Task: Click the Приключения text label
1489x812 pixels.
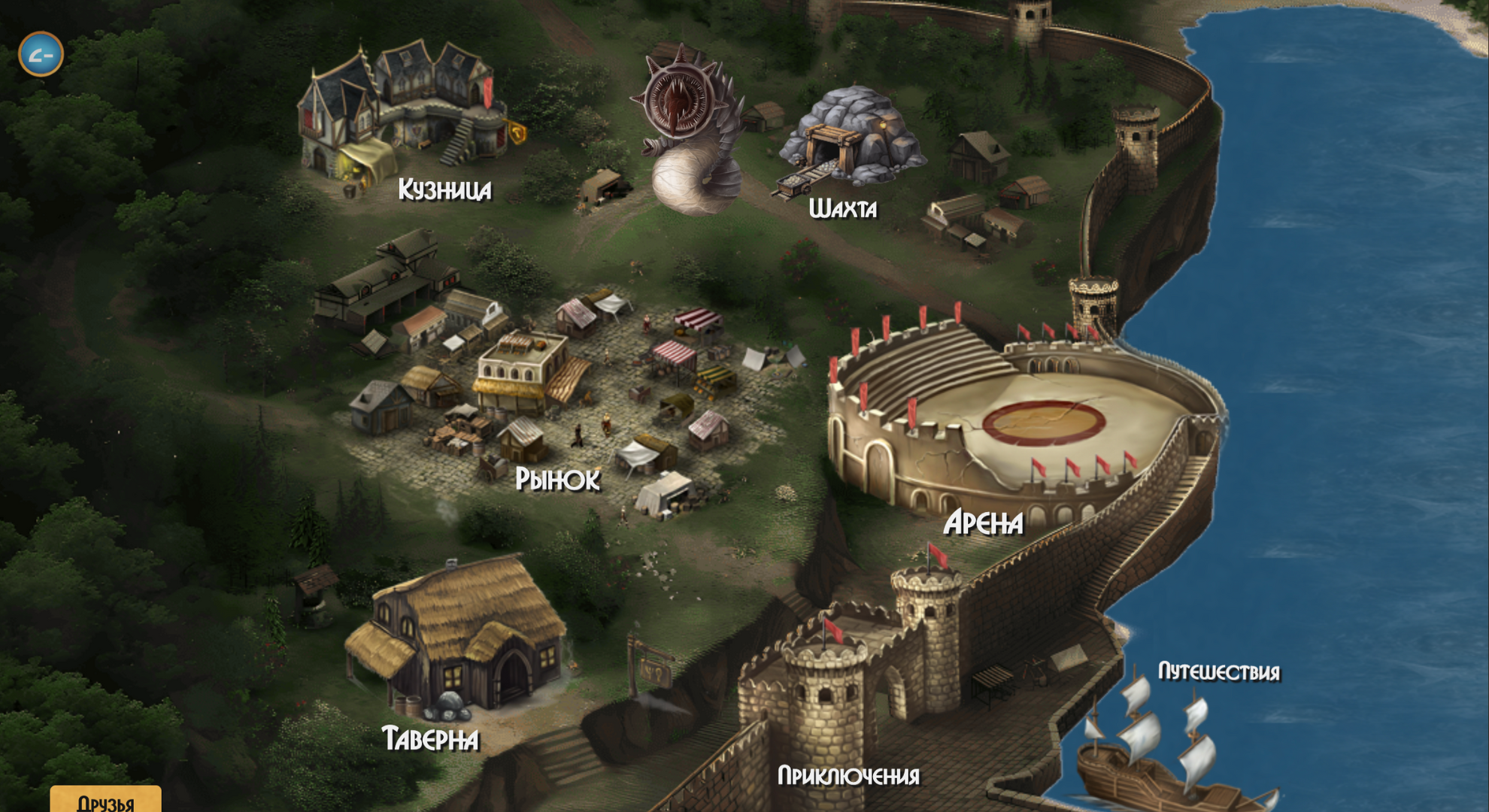Action: 848,774
